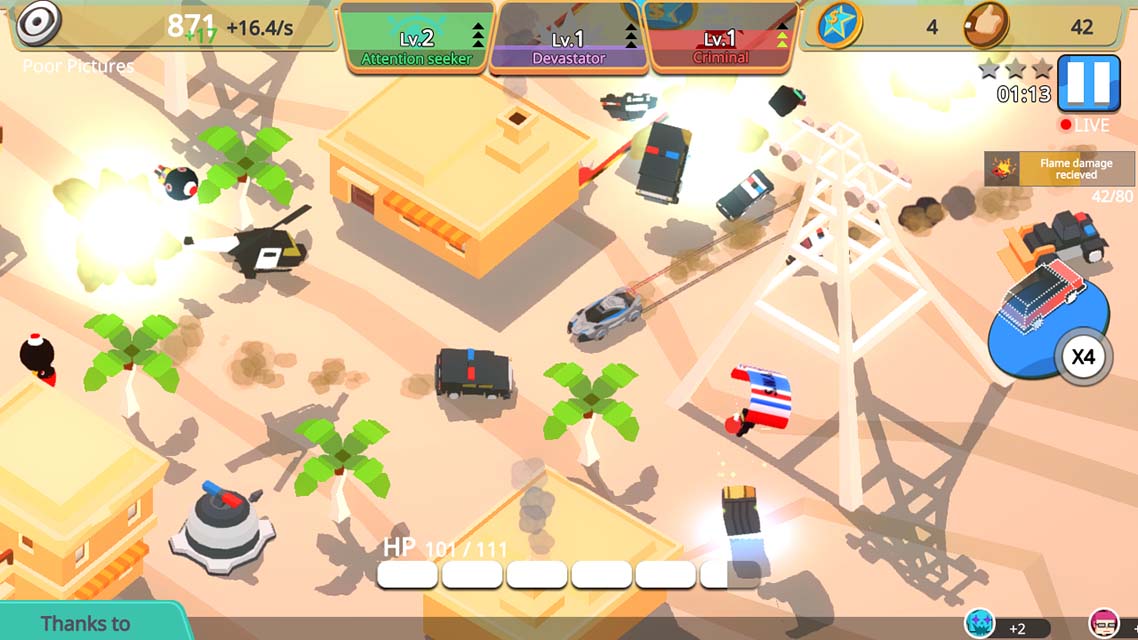The height and width of the screenshot is (640, 1138).
Task: Click the viewer avatar with glasses
Action: pyautogui.click(x=1103, y=624)
